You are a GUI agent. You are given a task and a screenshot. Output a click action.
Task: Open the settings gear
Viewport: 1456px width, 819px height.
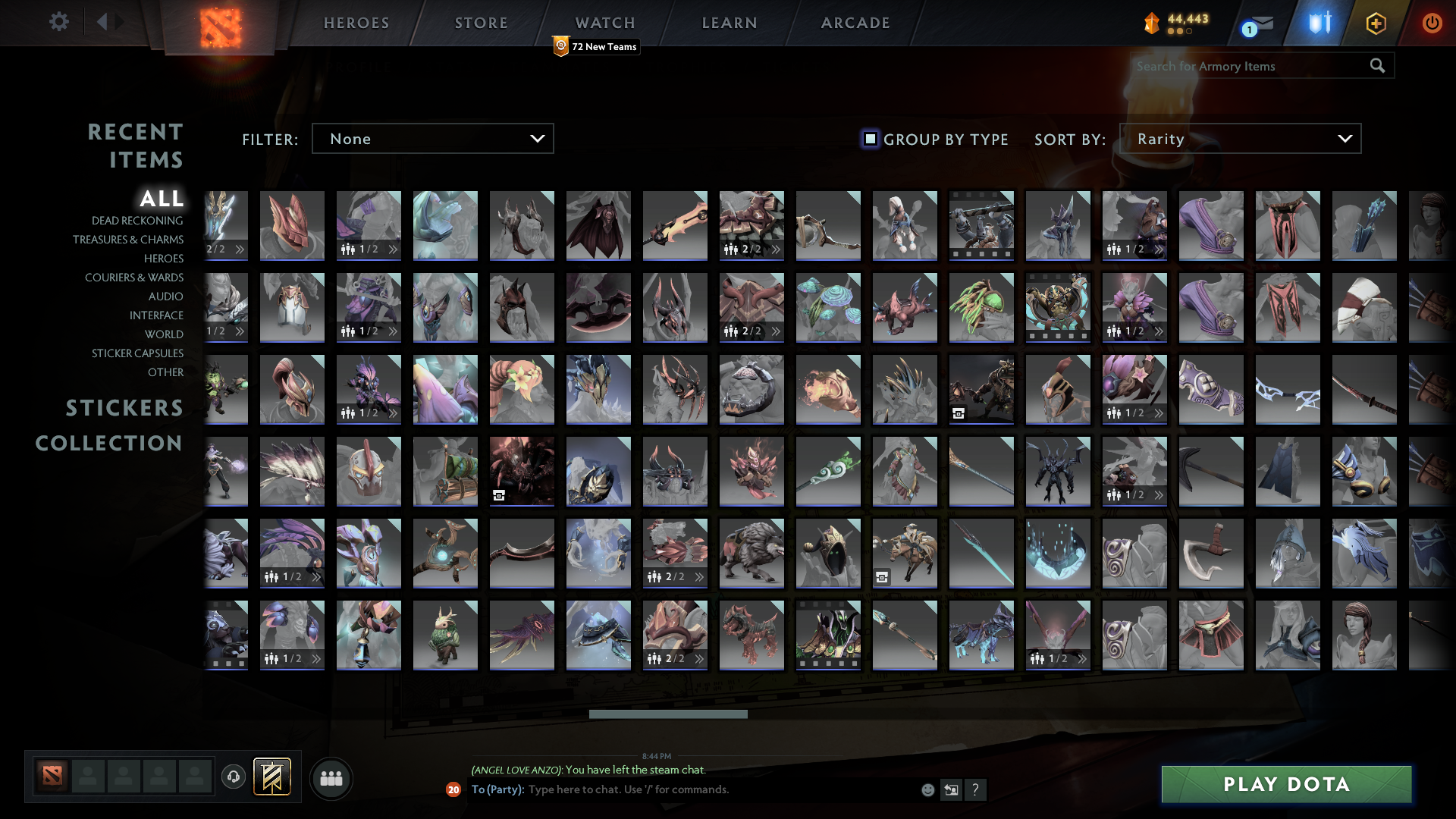coord(59,23)
